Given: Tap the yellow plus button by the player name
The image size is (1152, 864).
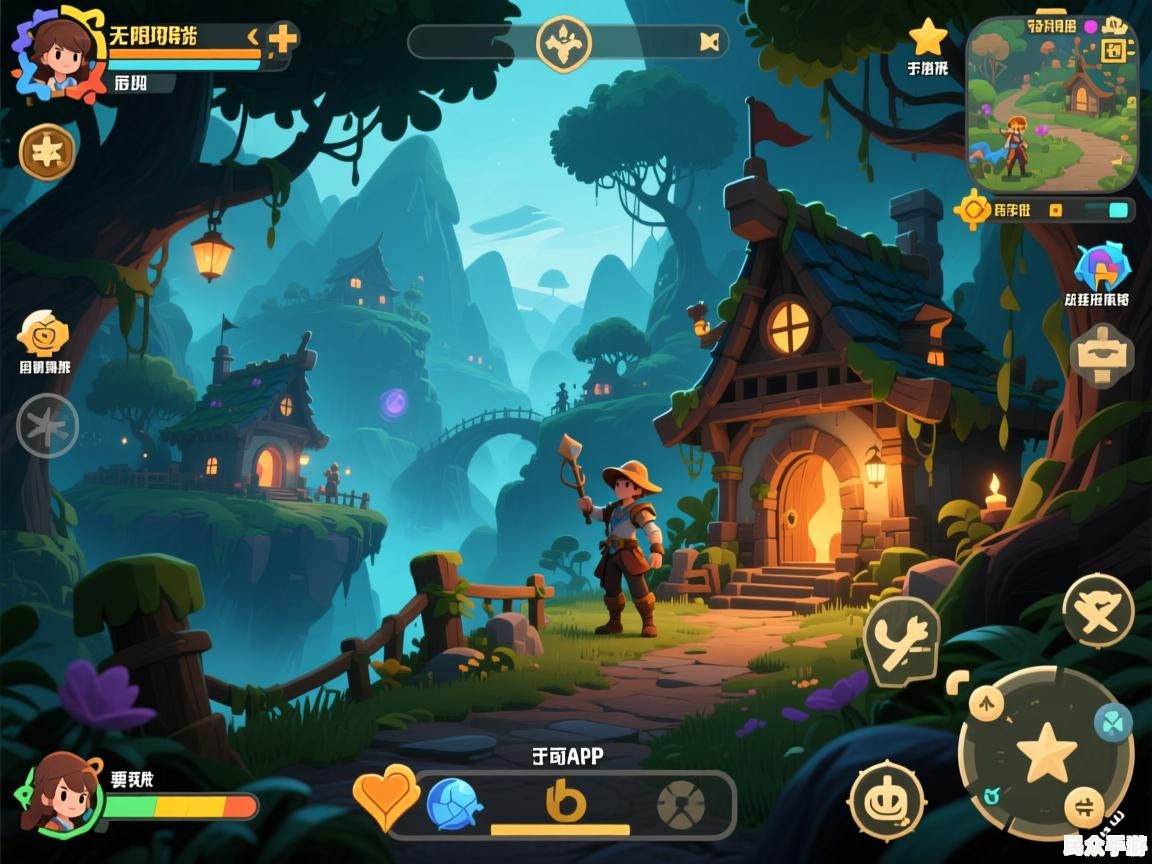Looking at the screenshot, I should coord(283,39).
